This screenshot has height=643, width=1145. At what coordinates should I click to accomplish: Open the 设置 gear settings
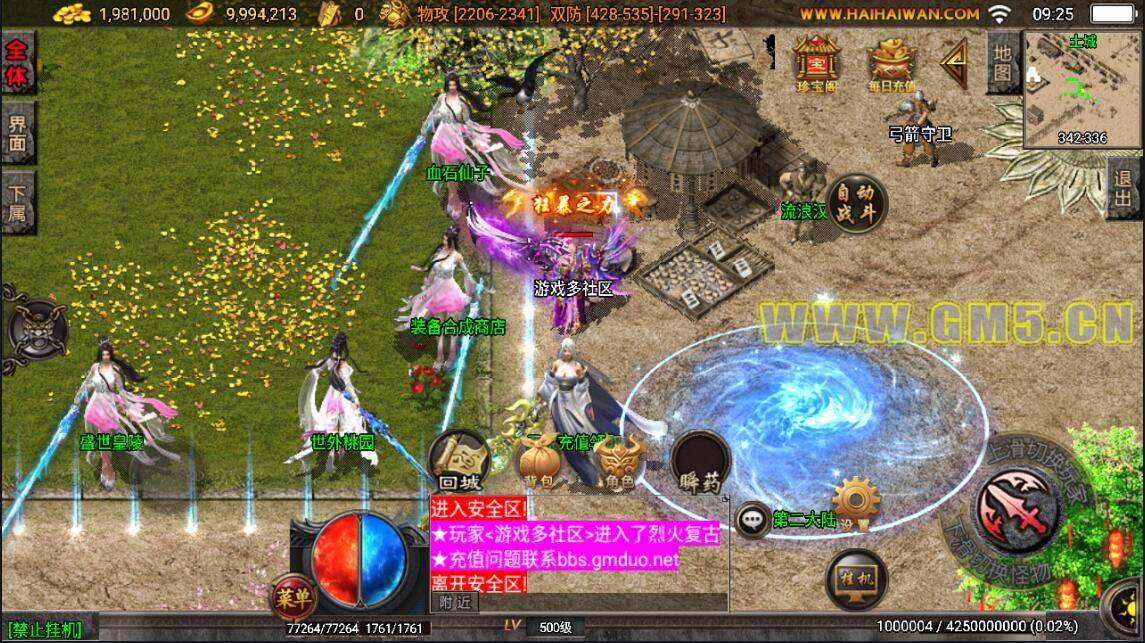[x=855, y=504]
